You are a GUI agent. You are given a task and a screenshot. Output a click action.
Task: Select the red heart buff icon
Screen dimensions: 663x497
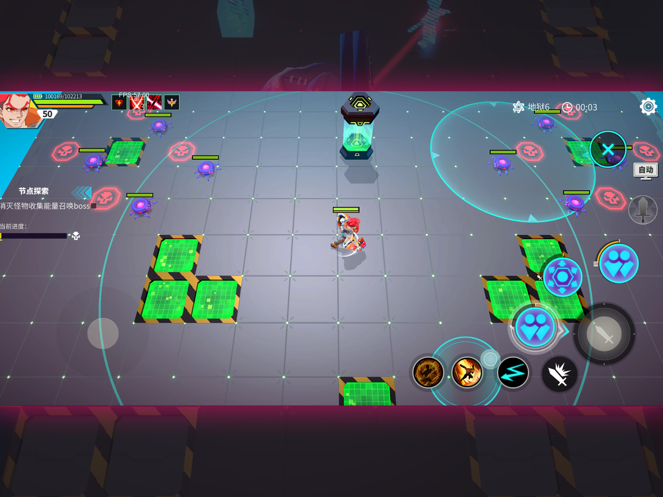coord(120,103)
